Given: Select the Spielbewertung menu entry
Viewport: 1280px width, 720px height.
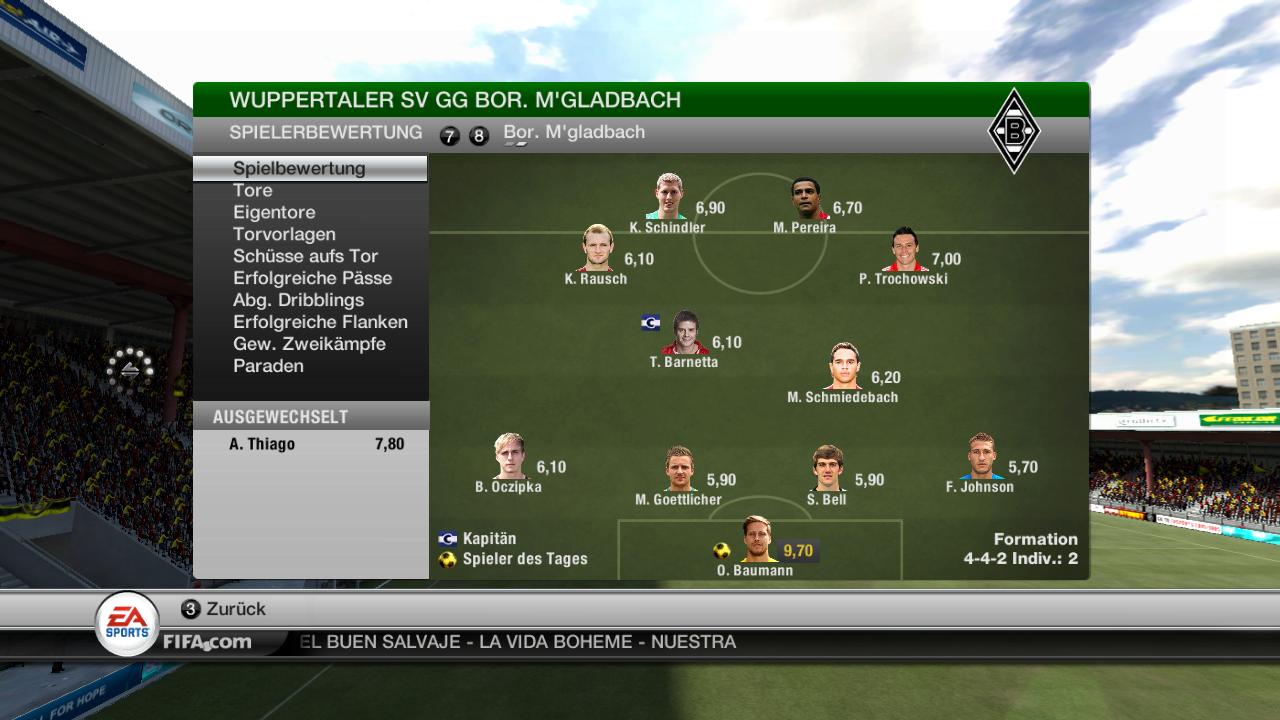Looking at the screenshot, I should [299, 168].
